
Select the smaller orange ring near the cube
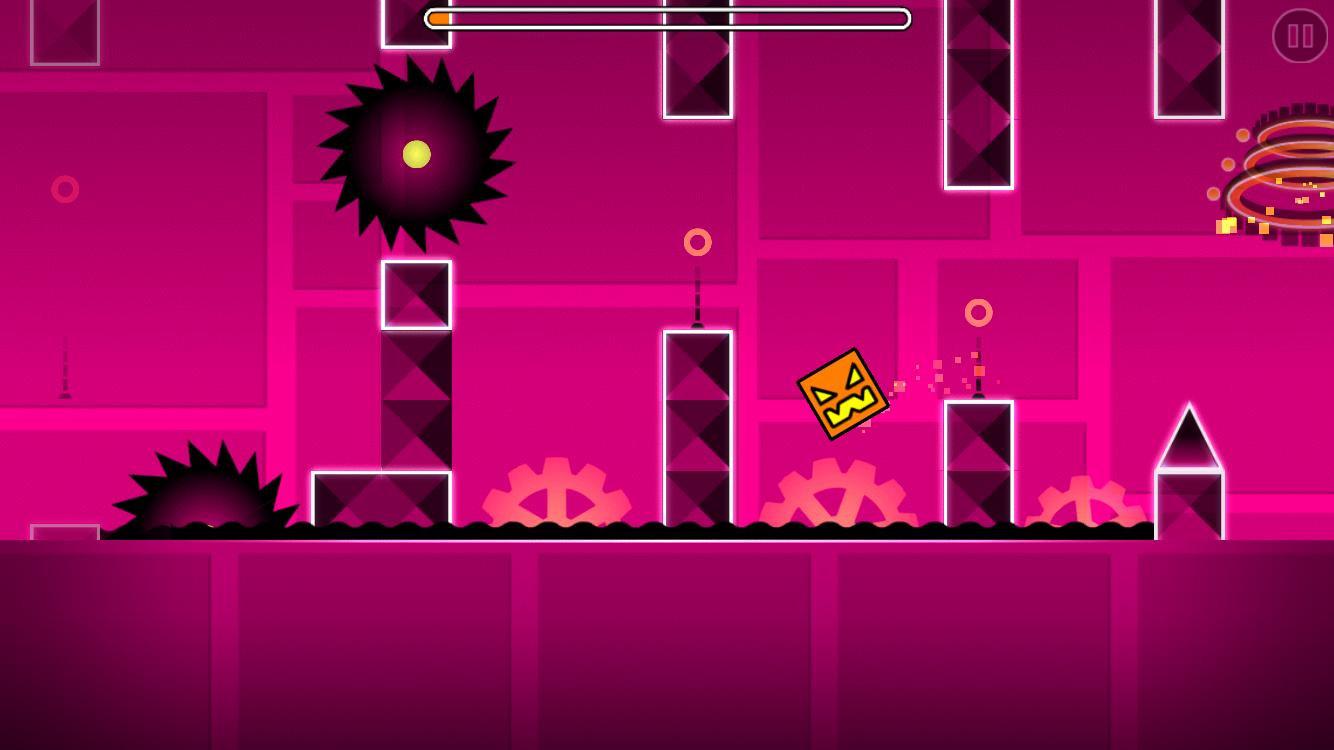(979, 313)
